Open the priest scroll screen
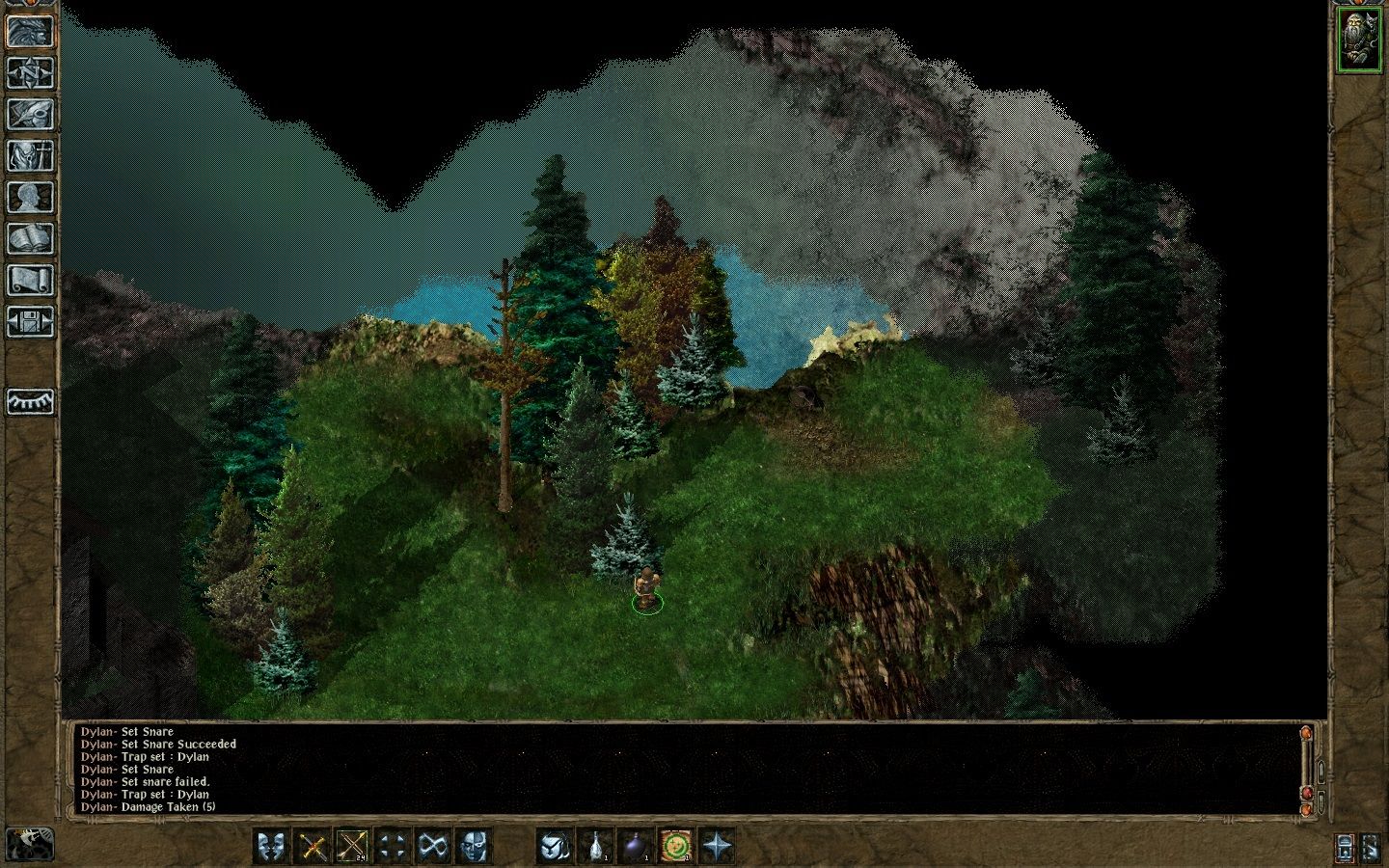This screenshot has height=868, width=1389. point(30,281)
